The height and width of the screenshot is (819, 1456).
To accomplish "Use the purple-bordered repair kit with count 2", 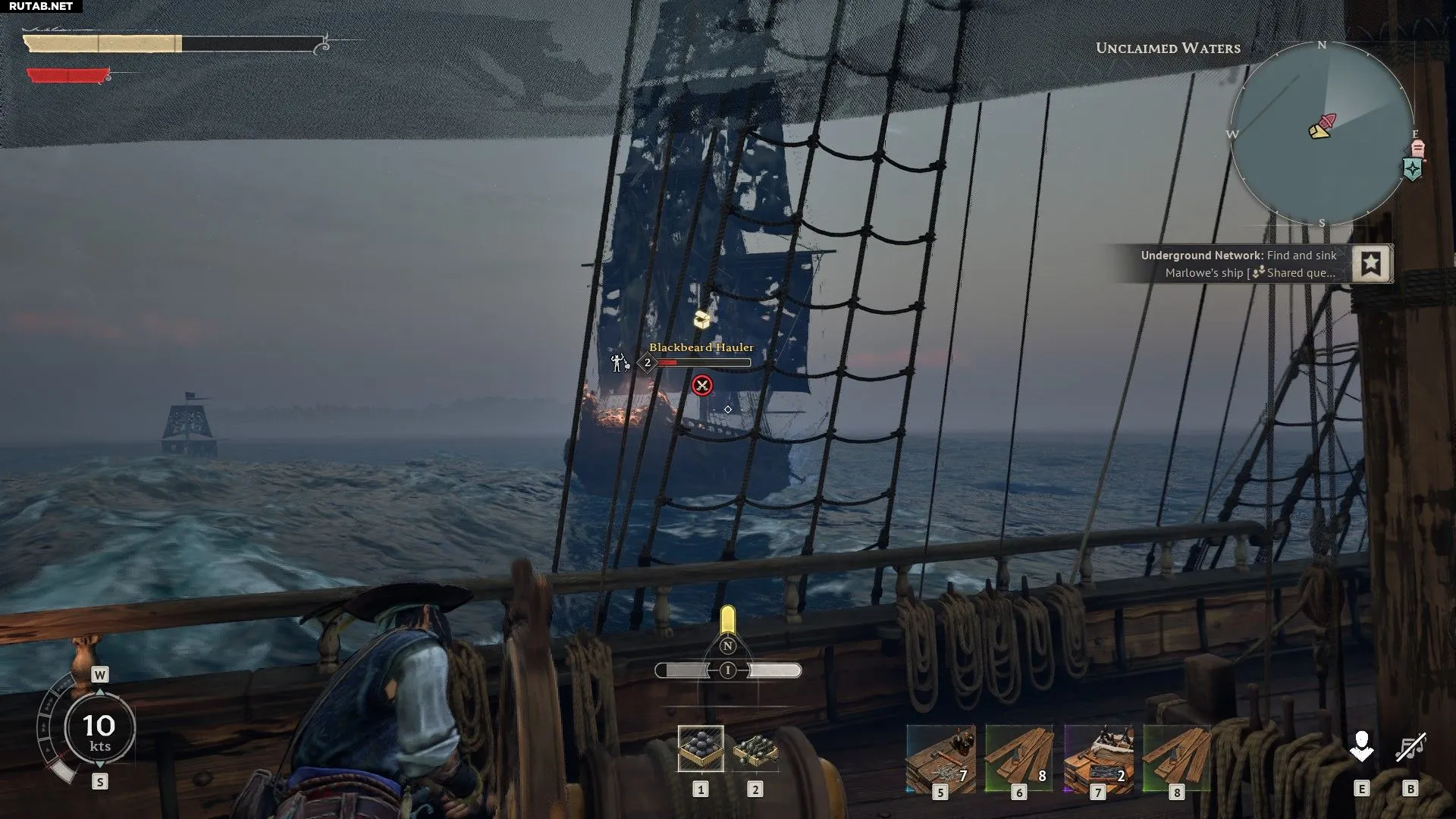I will 1098,758.
